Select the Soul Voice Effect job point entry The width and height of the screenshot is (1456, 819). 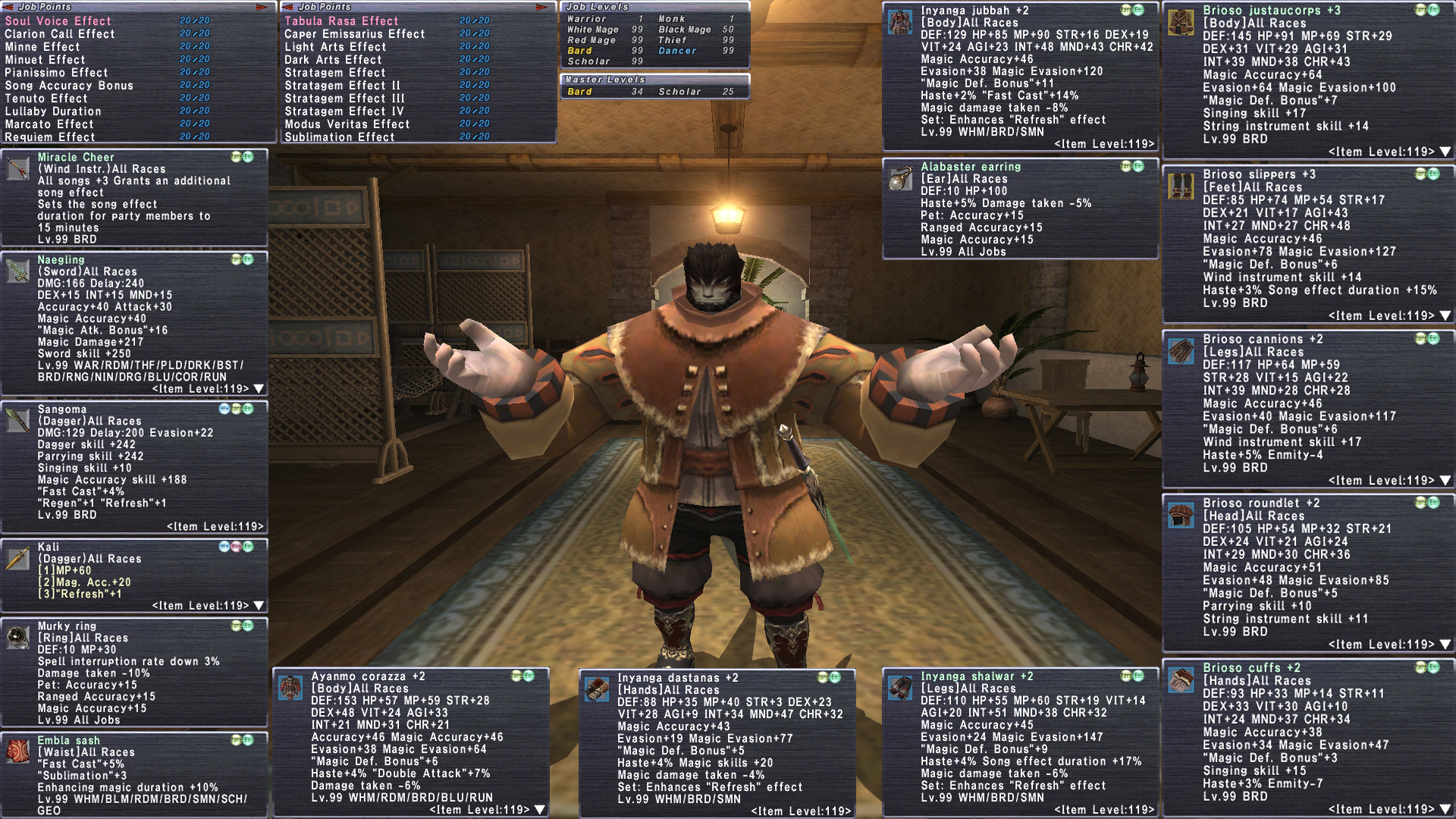click(x=58, y=21)
